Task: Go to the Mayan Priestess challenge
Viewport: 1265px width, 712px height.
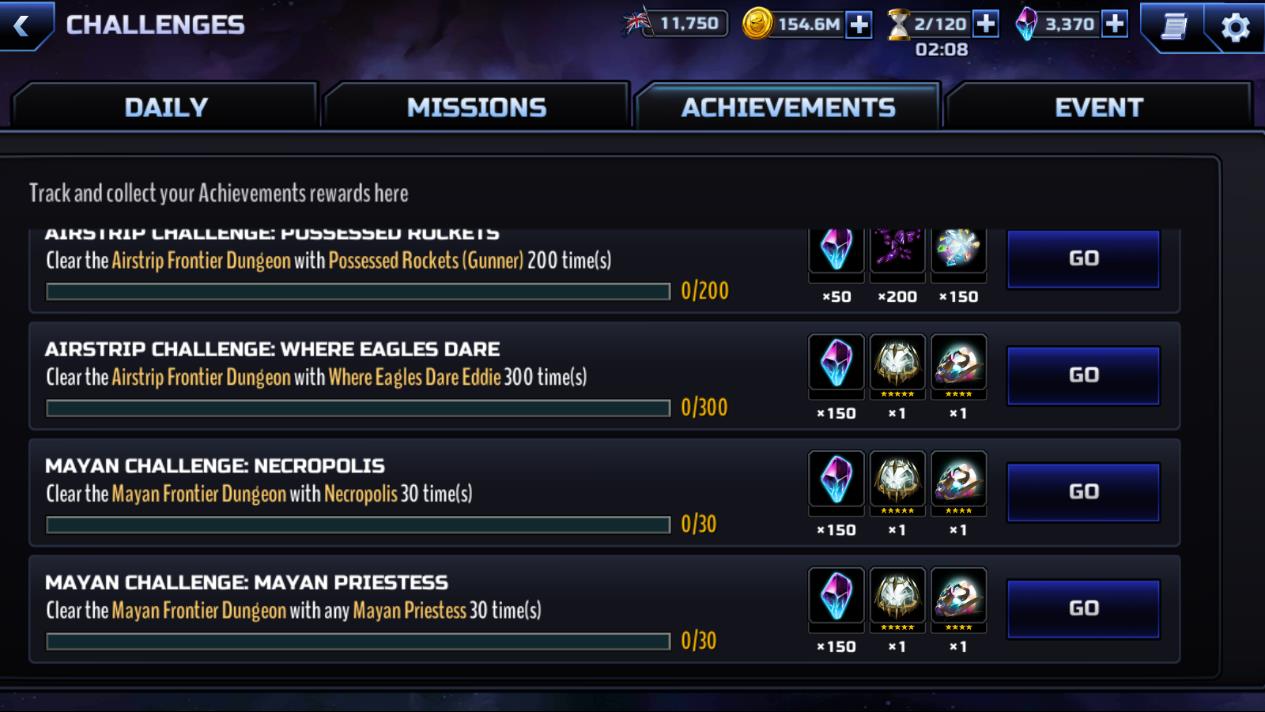Action: click(1083, 608)
